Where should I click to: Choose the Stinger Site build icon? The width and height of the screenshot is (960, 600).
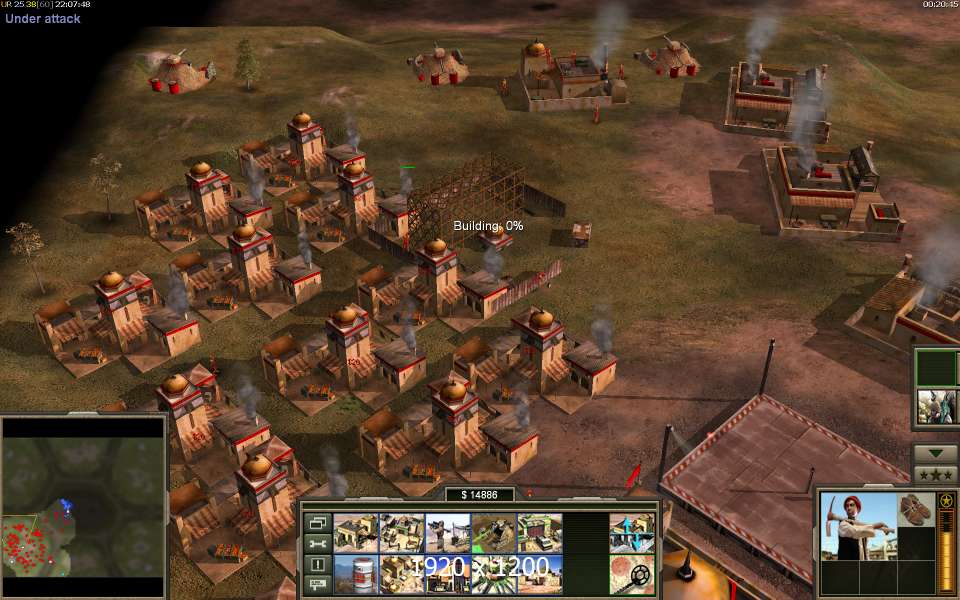pos(447,533)
